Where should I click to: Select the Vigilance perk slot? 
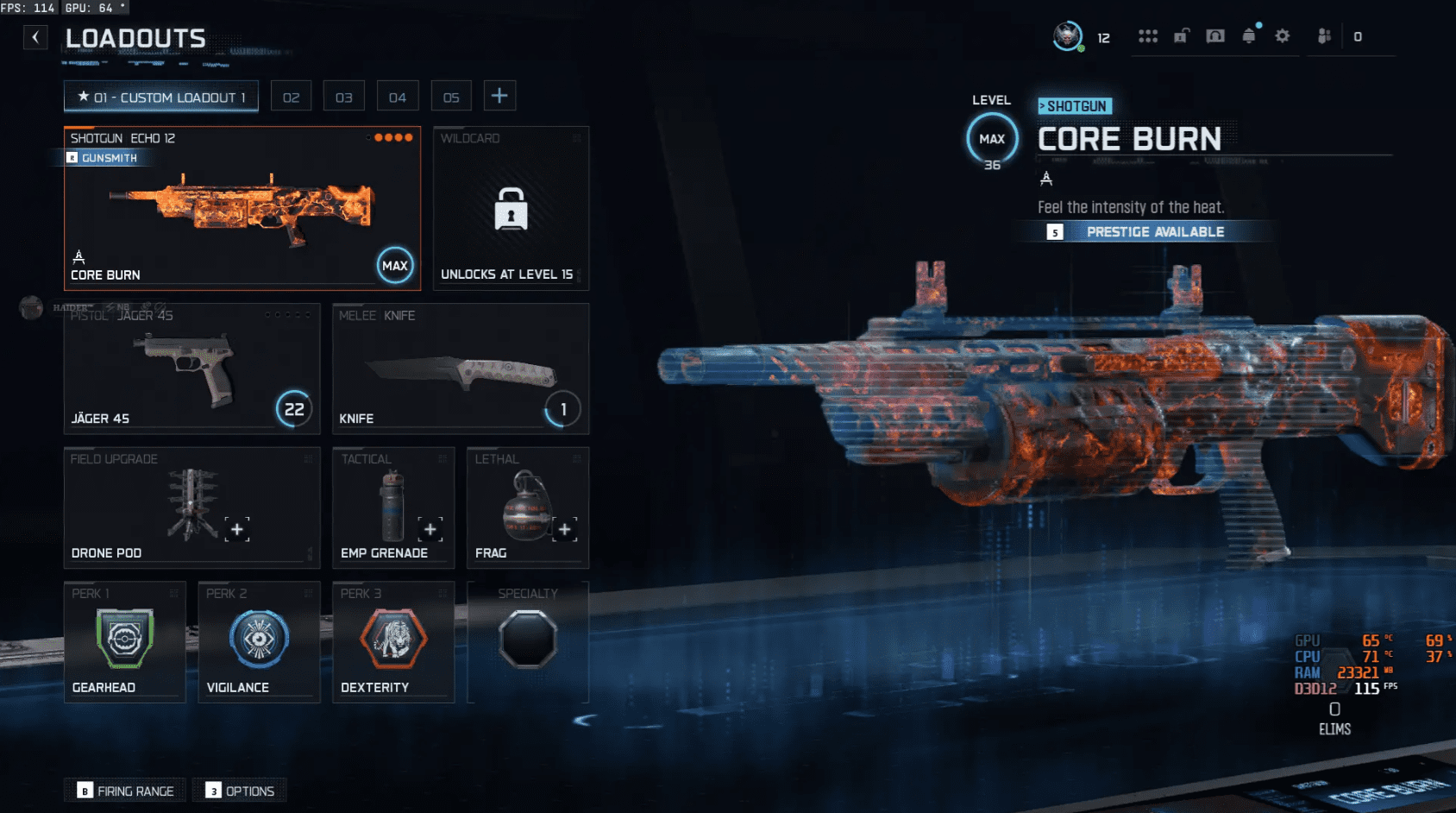259,641
